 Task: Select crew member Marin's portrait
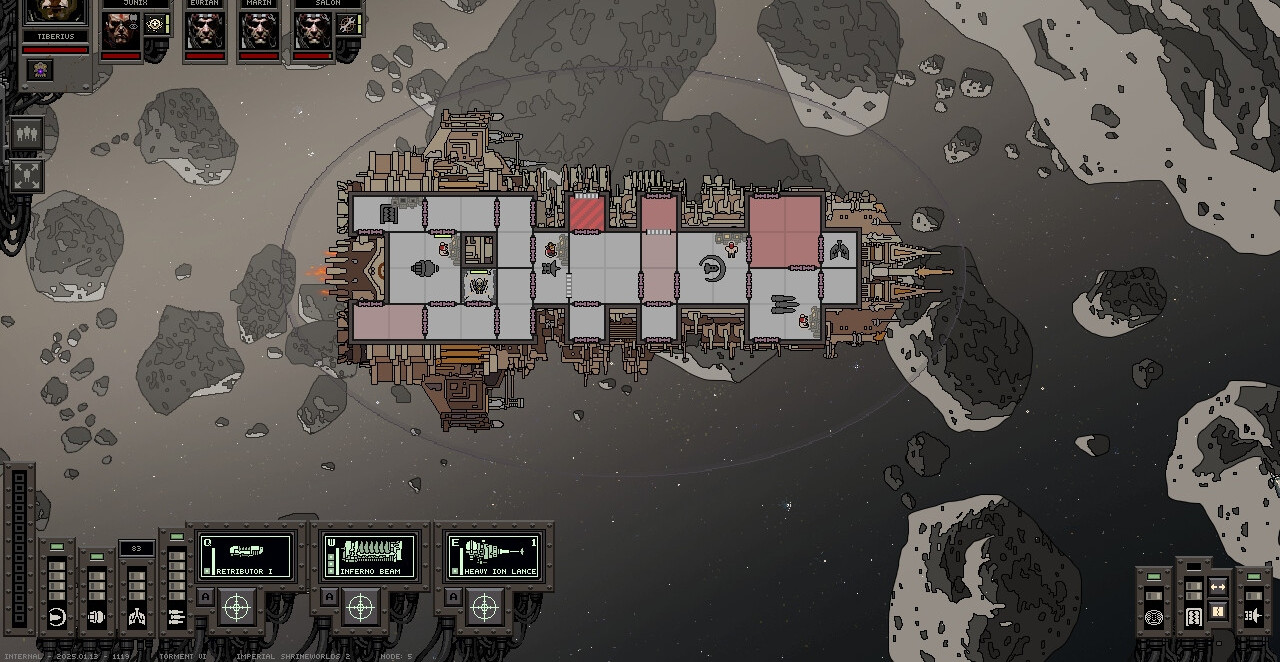pyautogui.click(x=259, y=31)
